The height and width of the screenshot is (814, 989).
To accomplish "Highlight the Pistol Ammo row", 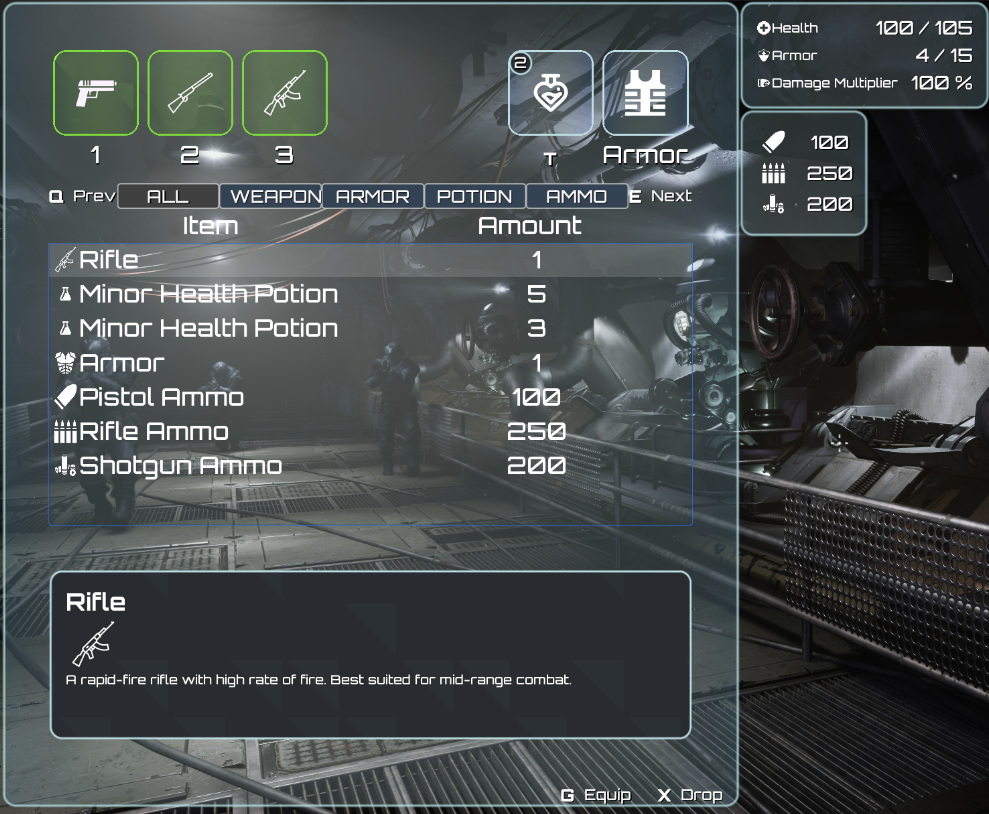I will (370, 397).
